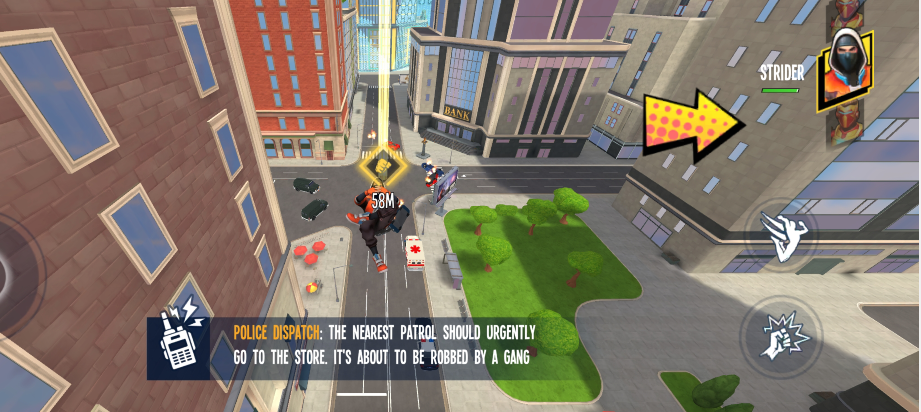
Task: Select the 58M objective waypoint marker
Action: pos(382,169)
